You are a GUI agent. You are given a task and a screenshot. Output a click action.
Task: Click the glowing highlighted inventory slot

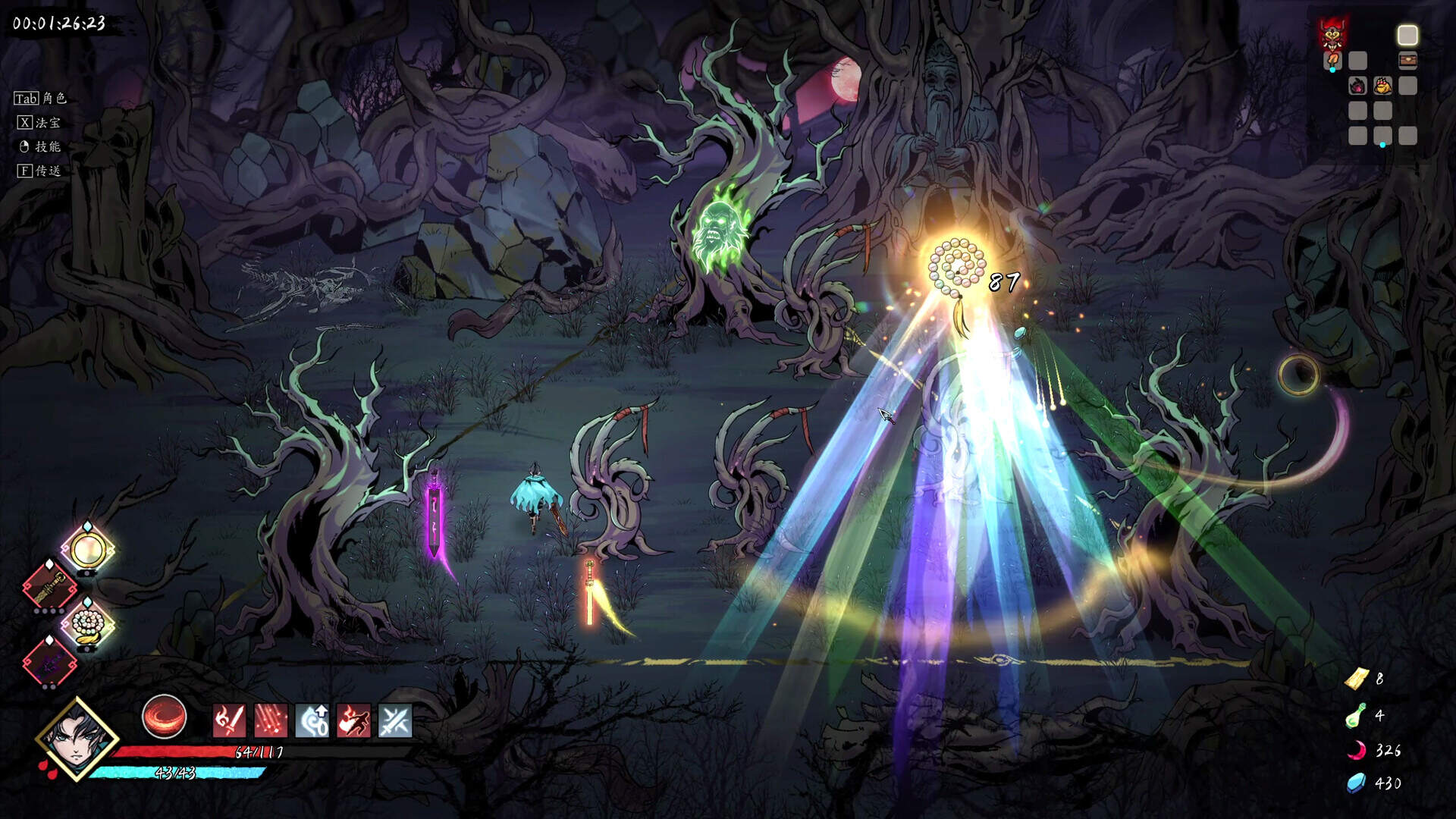pyautogui.click(x=1407, y=35)
